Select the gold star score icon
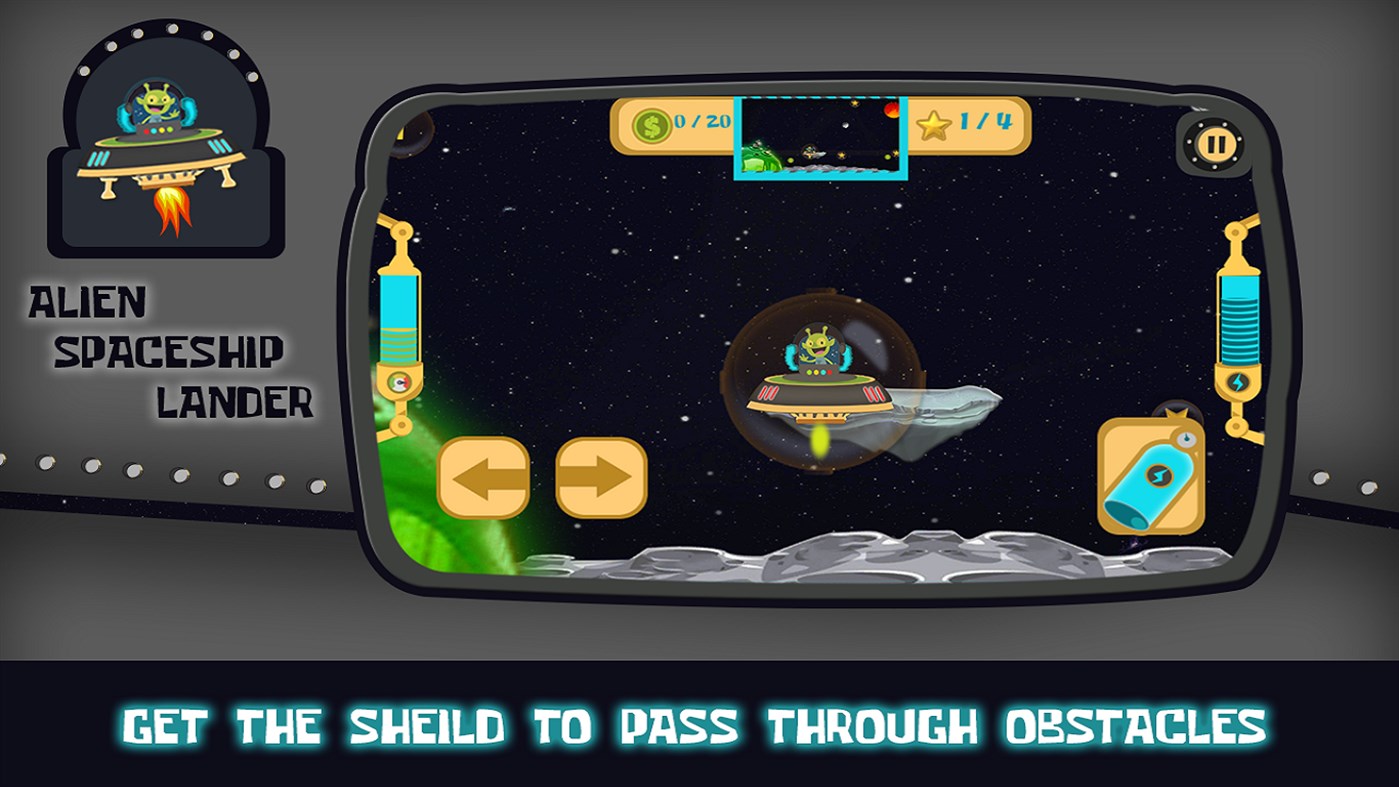 (933, 126)
